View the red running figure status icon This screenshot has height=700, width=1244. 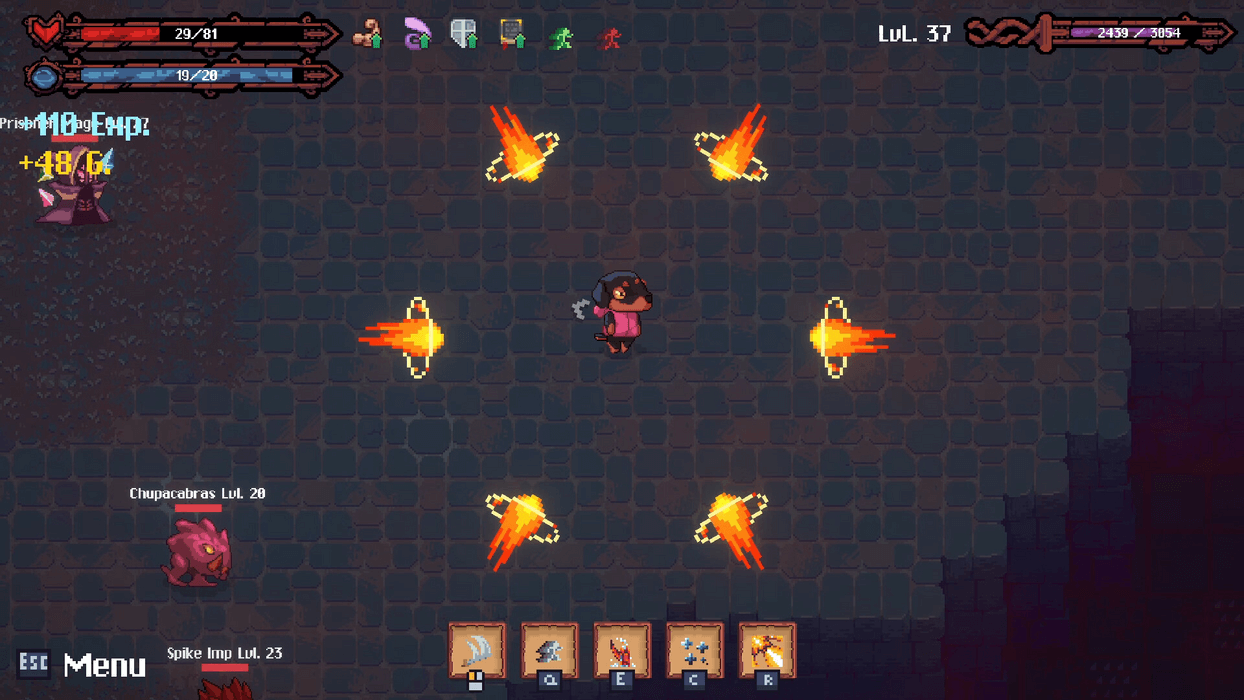pyautogui.click(x=610, y=38)
